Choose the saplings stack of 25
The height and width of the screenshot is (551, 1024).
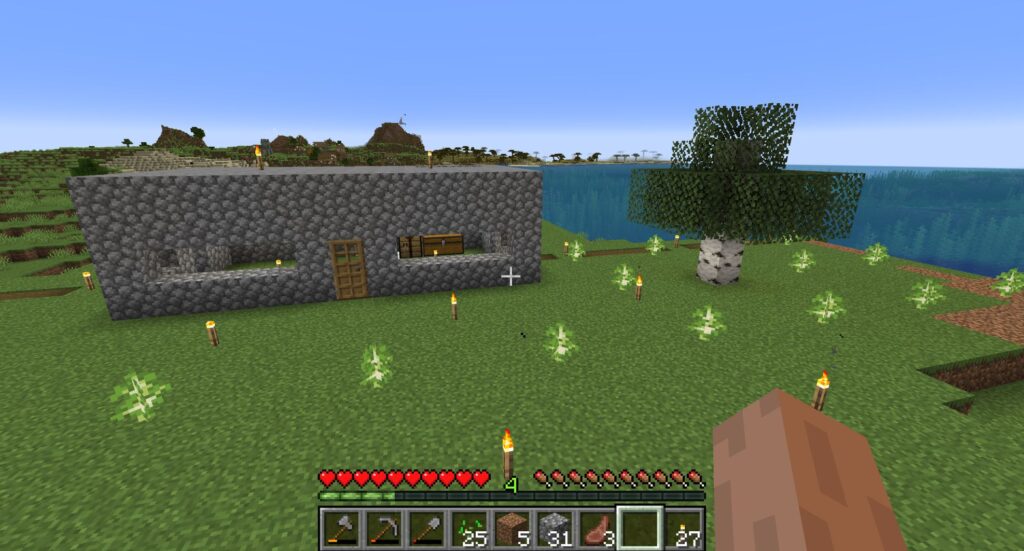469,528
